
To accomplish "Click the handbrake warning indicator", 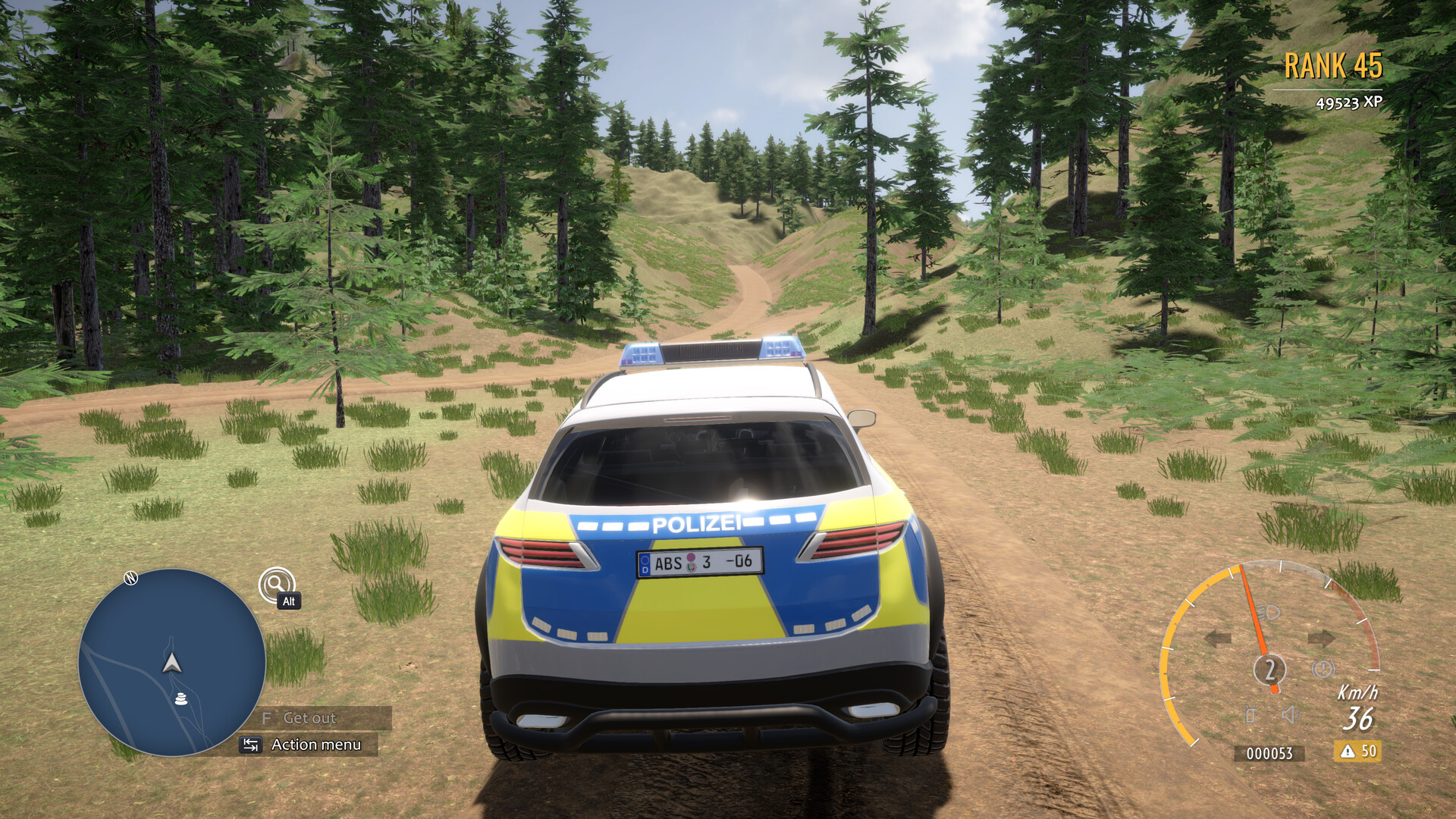I will click(1323, 669).
